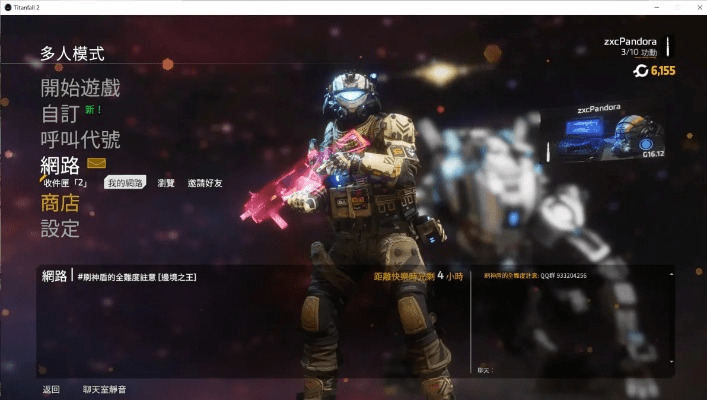Go to 設定 settings
Image resolution: width=707 pixels, height=400 pixels.
[60, 229]
